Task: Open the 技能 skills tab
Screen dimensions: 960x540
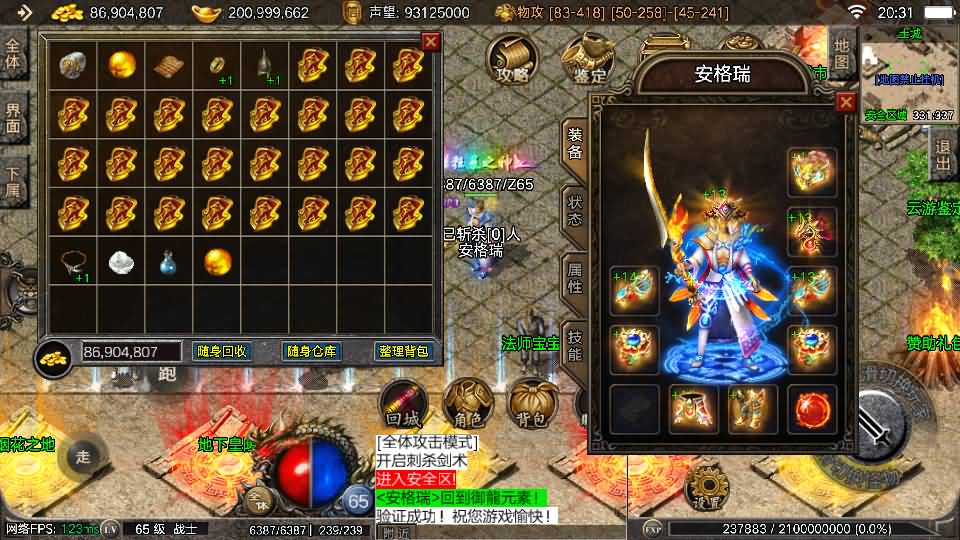Action: coord(575,343)
